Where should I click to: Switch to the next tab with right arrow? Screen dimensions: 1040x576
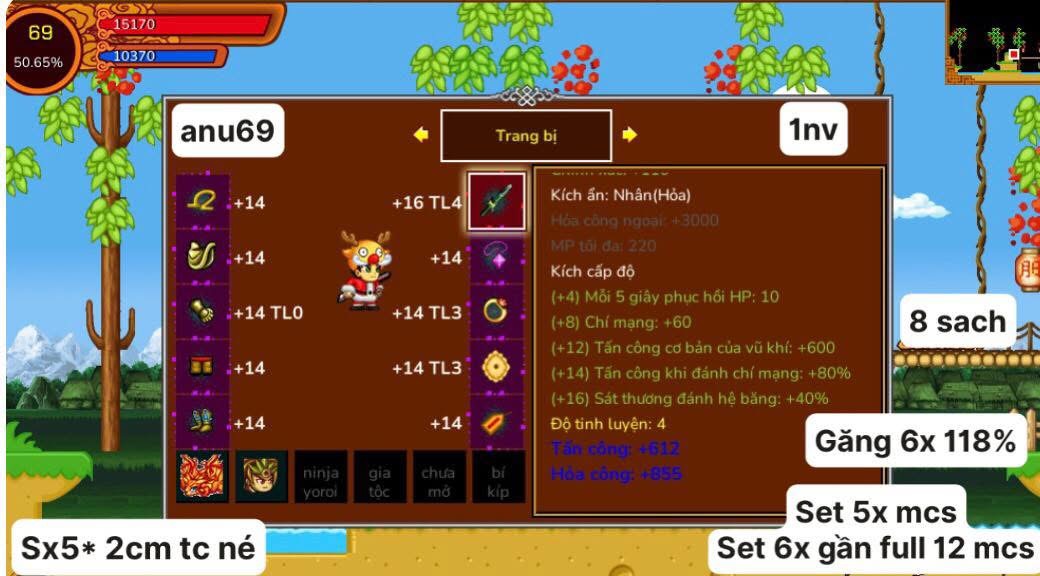tap(629, 136)
